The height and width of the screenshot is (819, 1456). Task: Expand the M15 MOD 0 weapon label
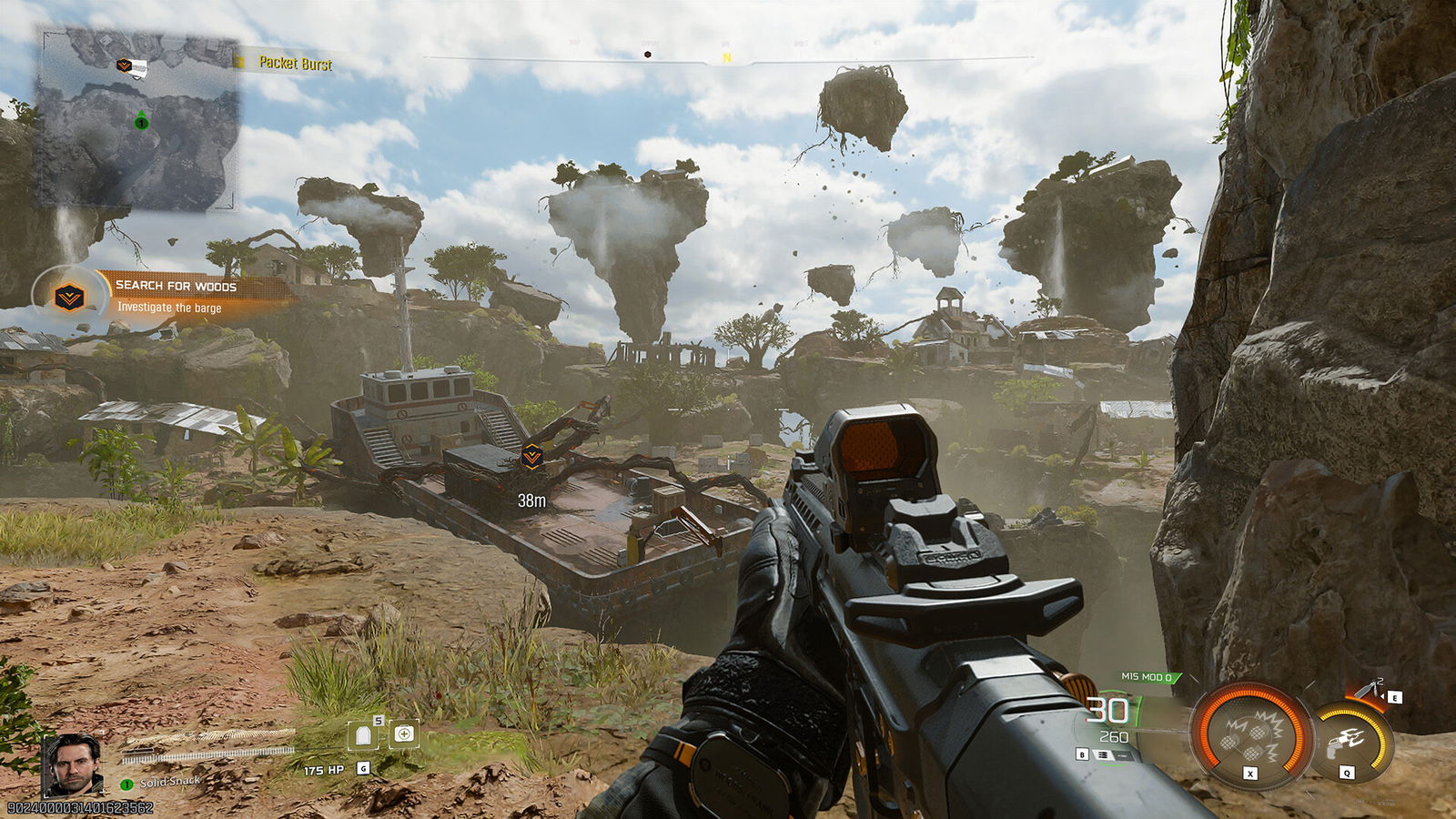(x=1145, y=677)
